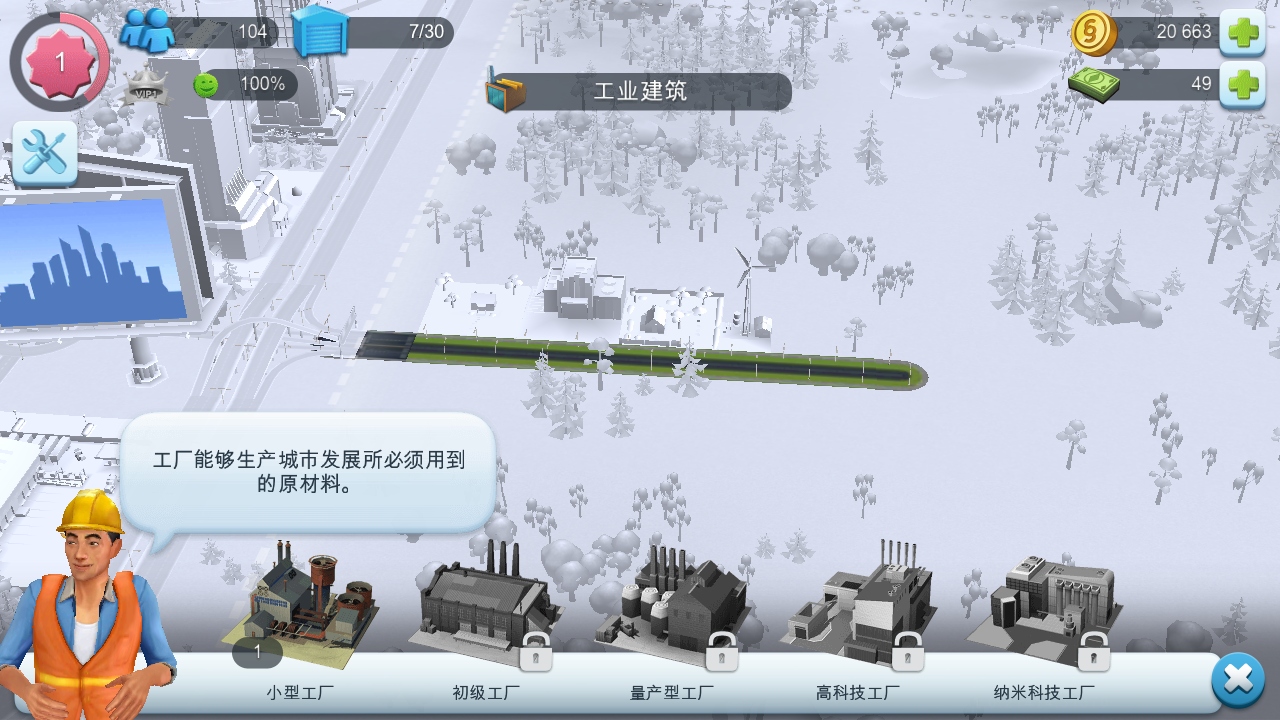Close the industrial buildings panel
Viewport: 1280px width, 720px height.
coord(1236,679)
